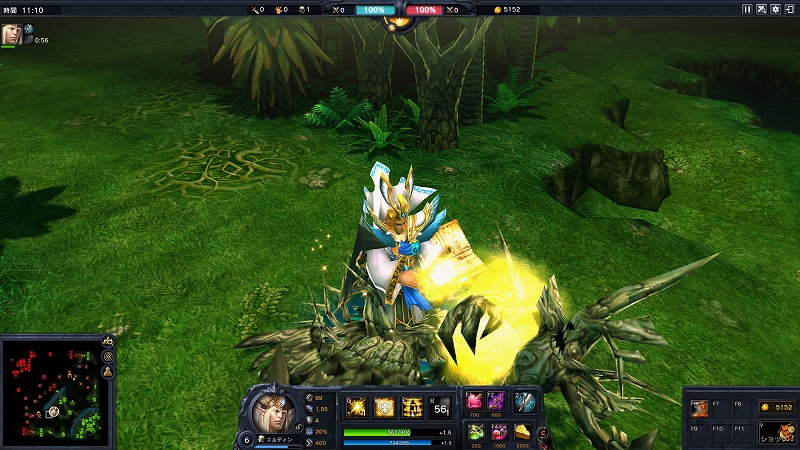This screenshot has height=450, width=800.
Task: Toggle the minimap terrain icon button
Action: coord(108,342)
